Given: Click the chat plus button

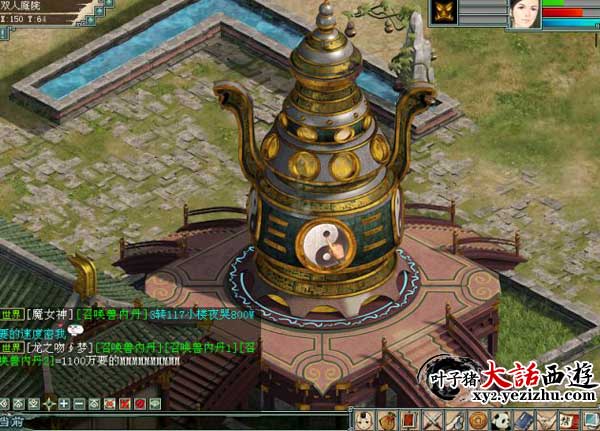Looking at the screenshot, I should (x=64, y=403).
